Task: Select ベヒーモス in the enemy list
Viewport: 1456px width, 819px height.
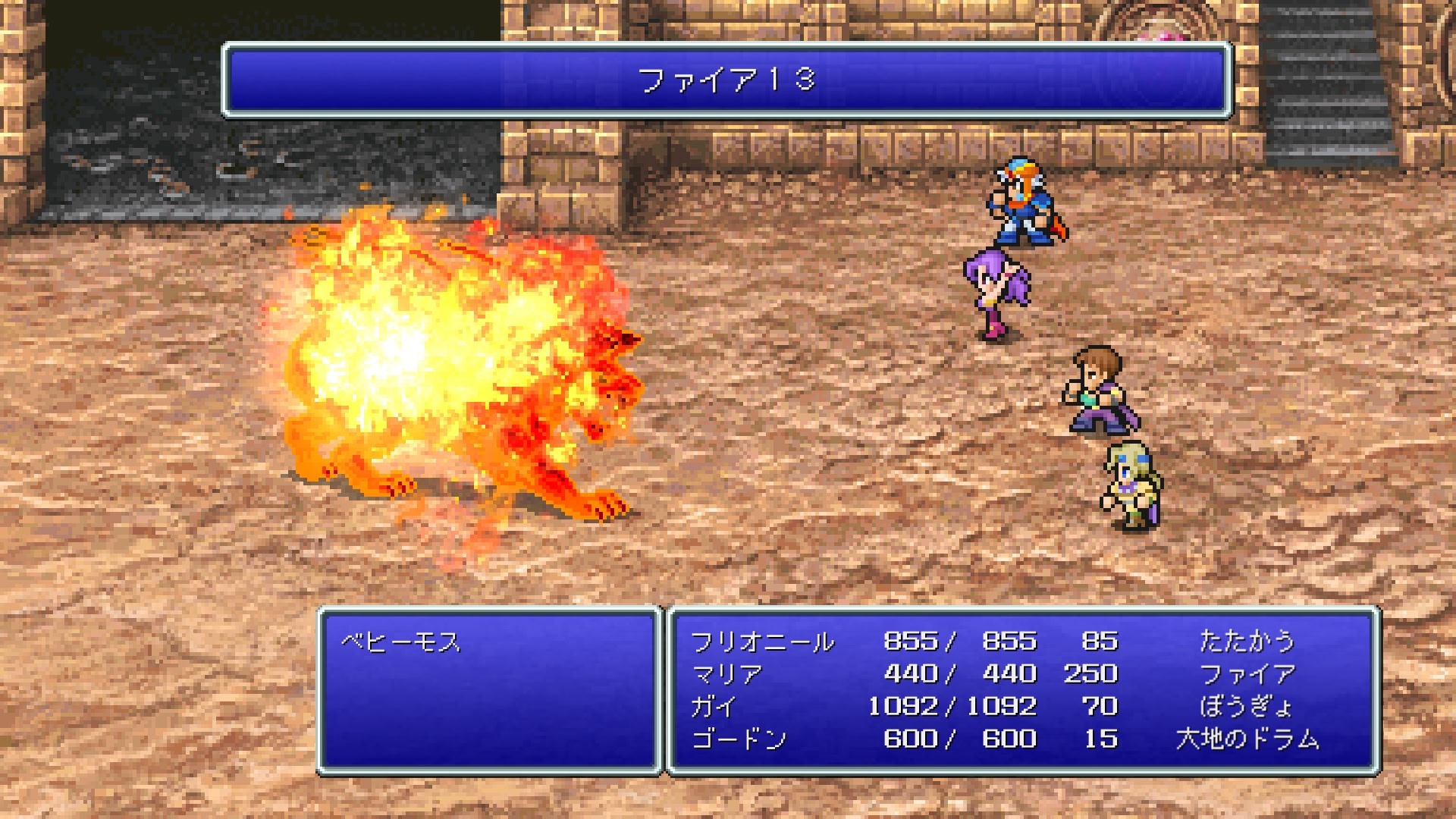Action: pyautogui.click(x=400, y=642)
